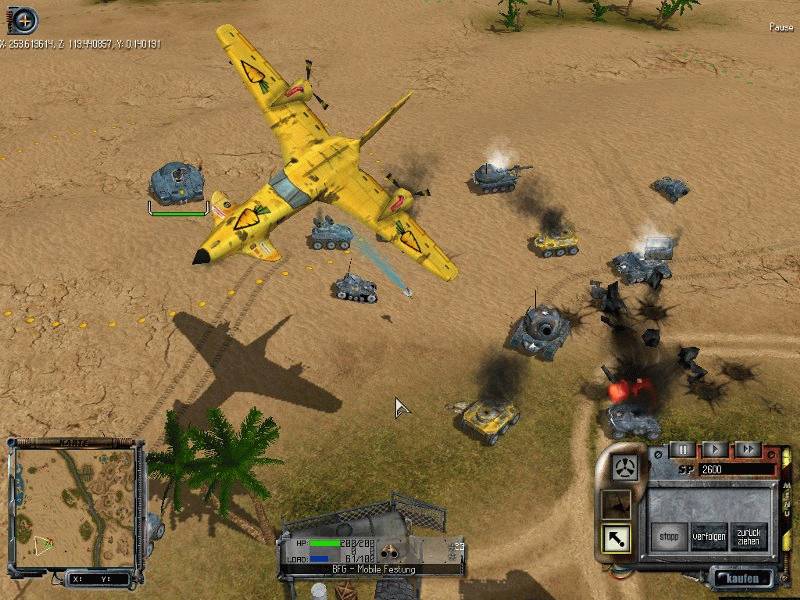Choose the "verfolgen" order
Image resolution: width=800 pixels, height=600 pixels.
(x=708, y=536)
